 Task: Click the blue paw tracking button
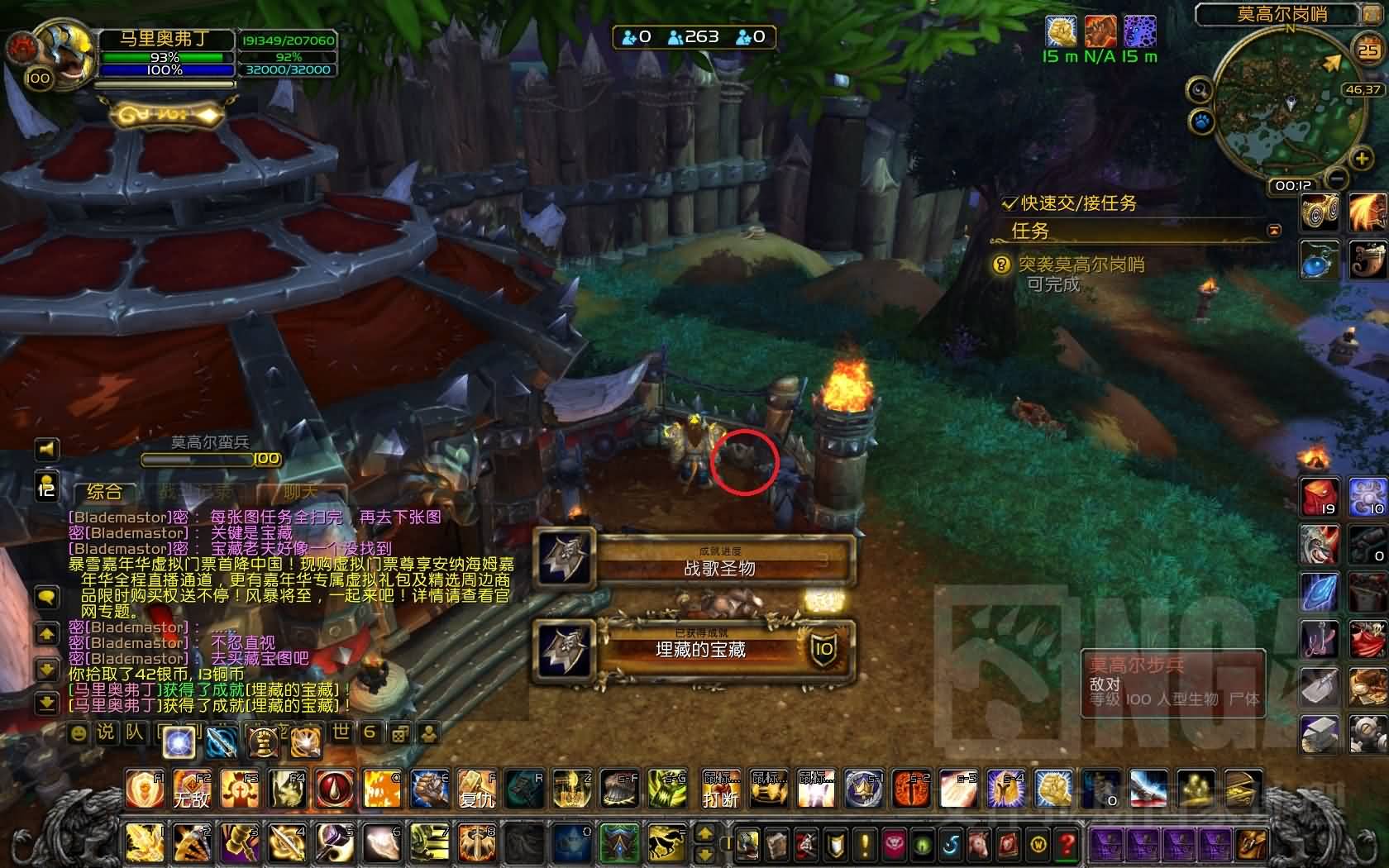(1200, 123)
